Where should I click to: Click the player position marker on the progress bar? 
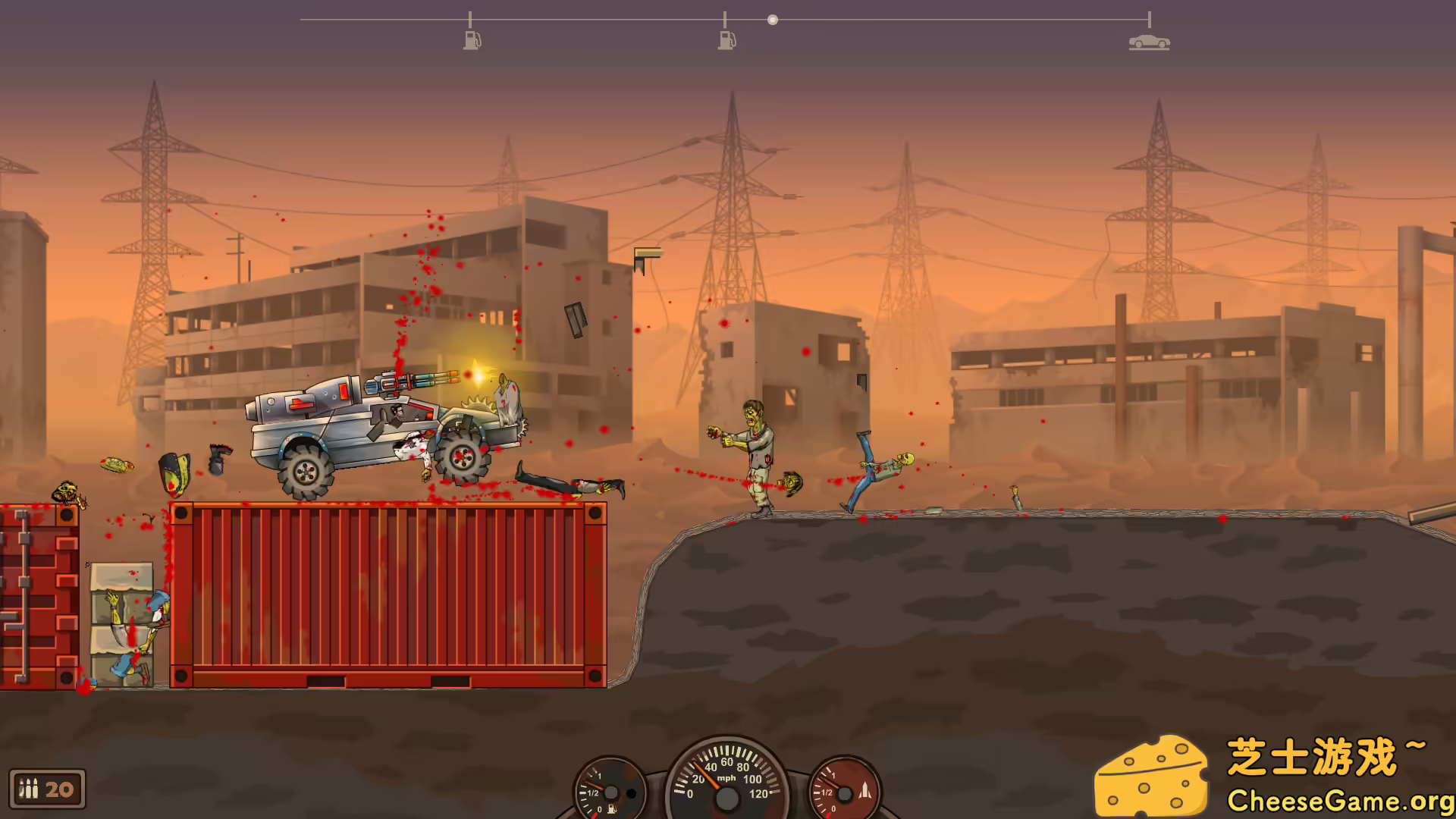(x=773, y=19)
